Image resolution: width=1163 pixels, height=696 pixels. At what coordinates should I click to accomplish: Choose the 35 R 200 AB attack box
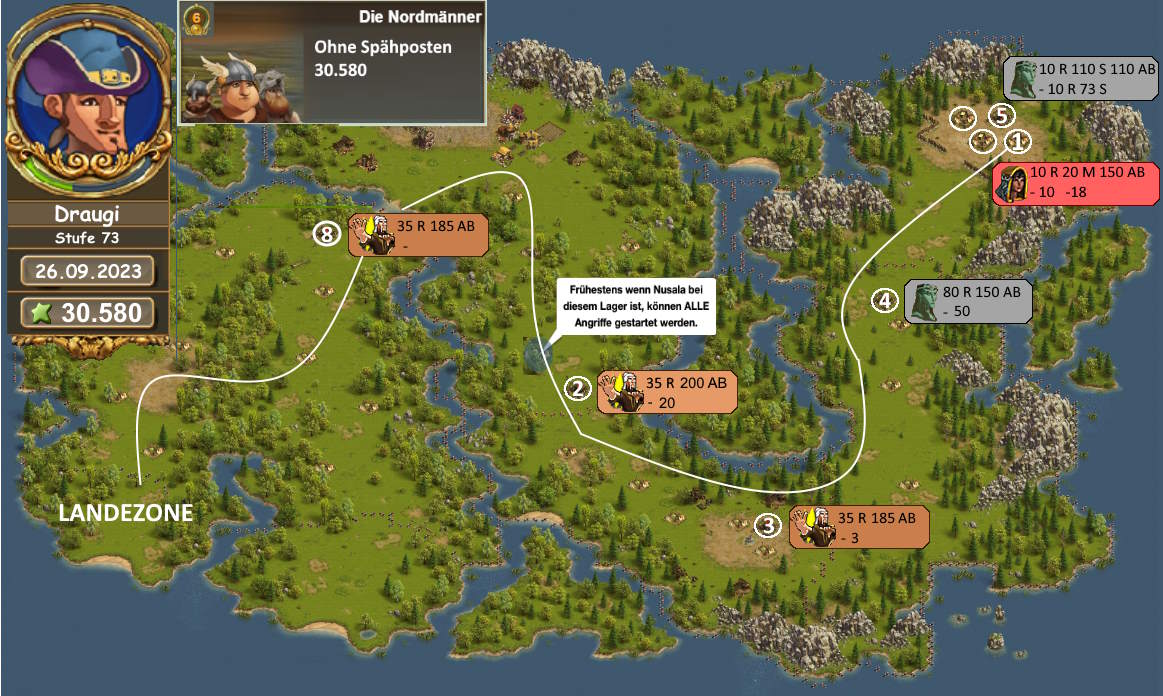[667, 391]
